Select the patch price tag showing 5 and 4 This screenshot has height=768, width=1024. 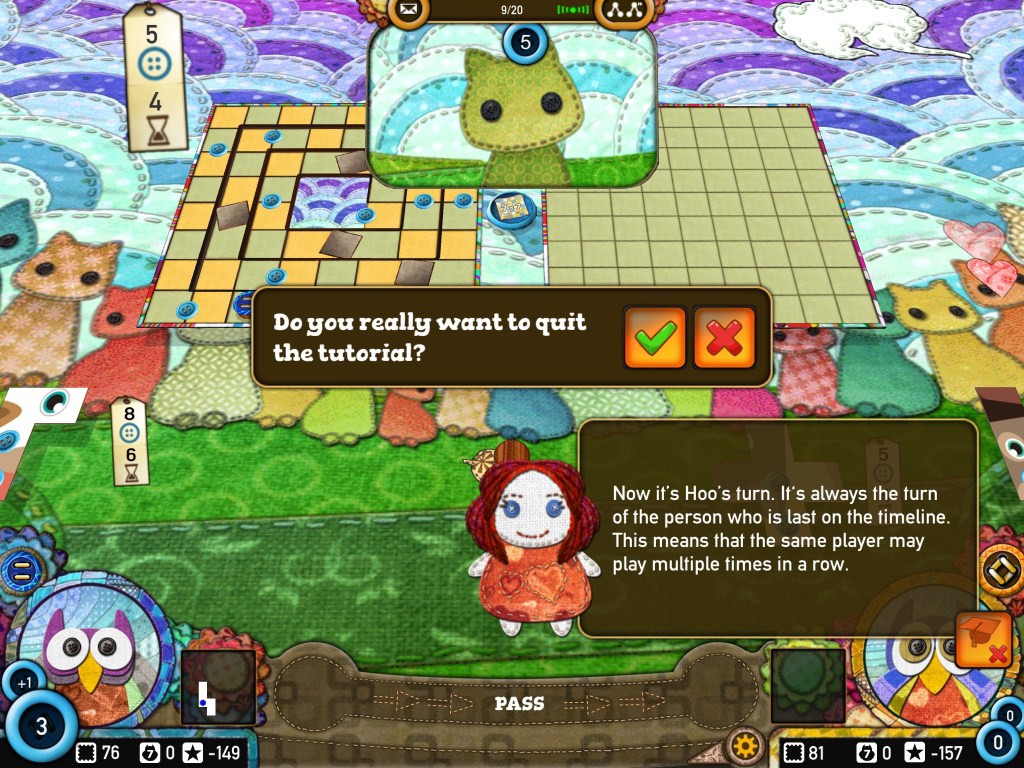[153, 78]
